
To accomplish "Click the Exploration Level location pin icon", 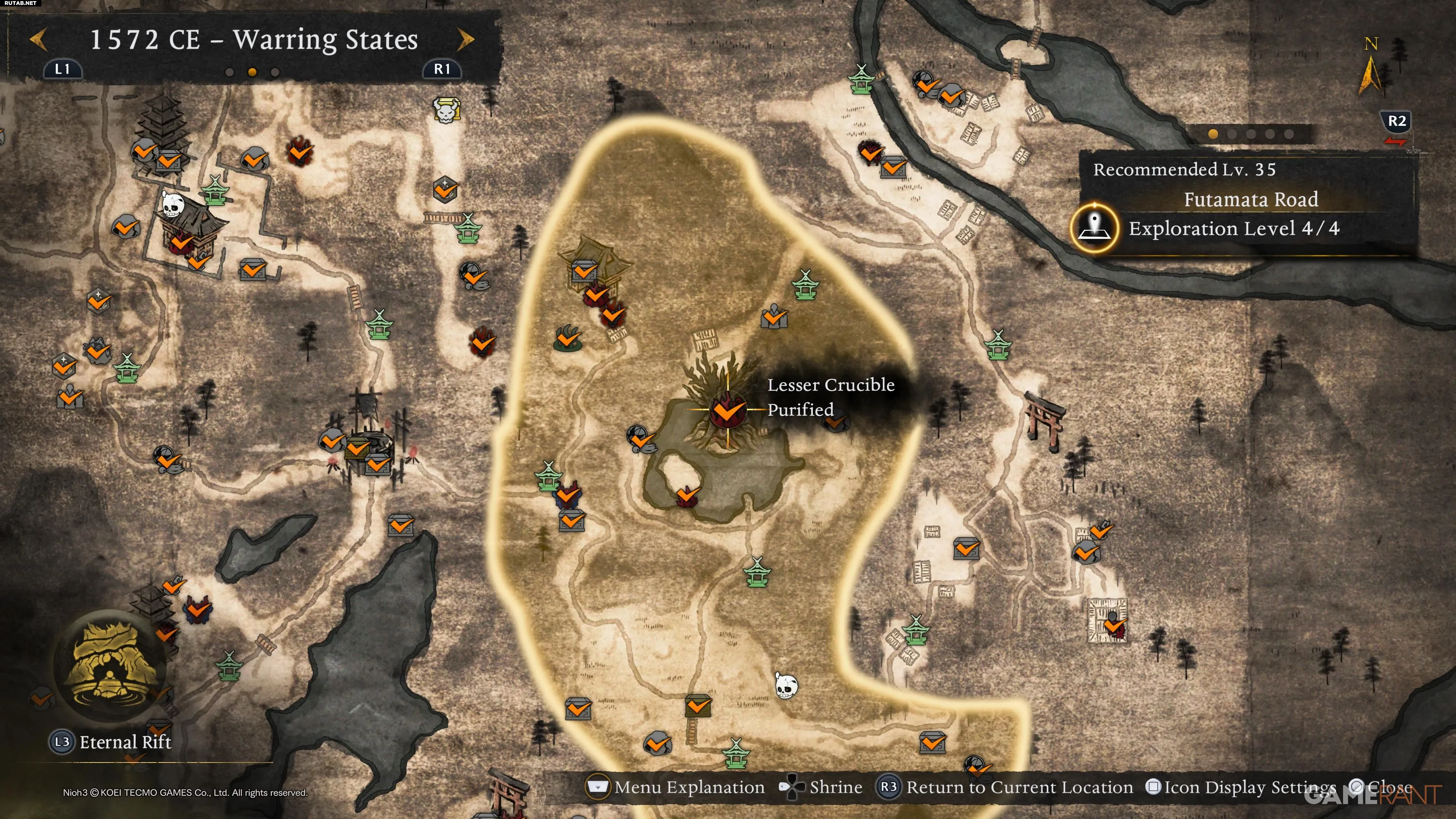I will [1094, 228].
